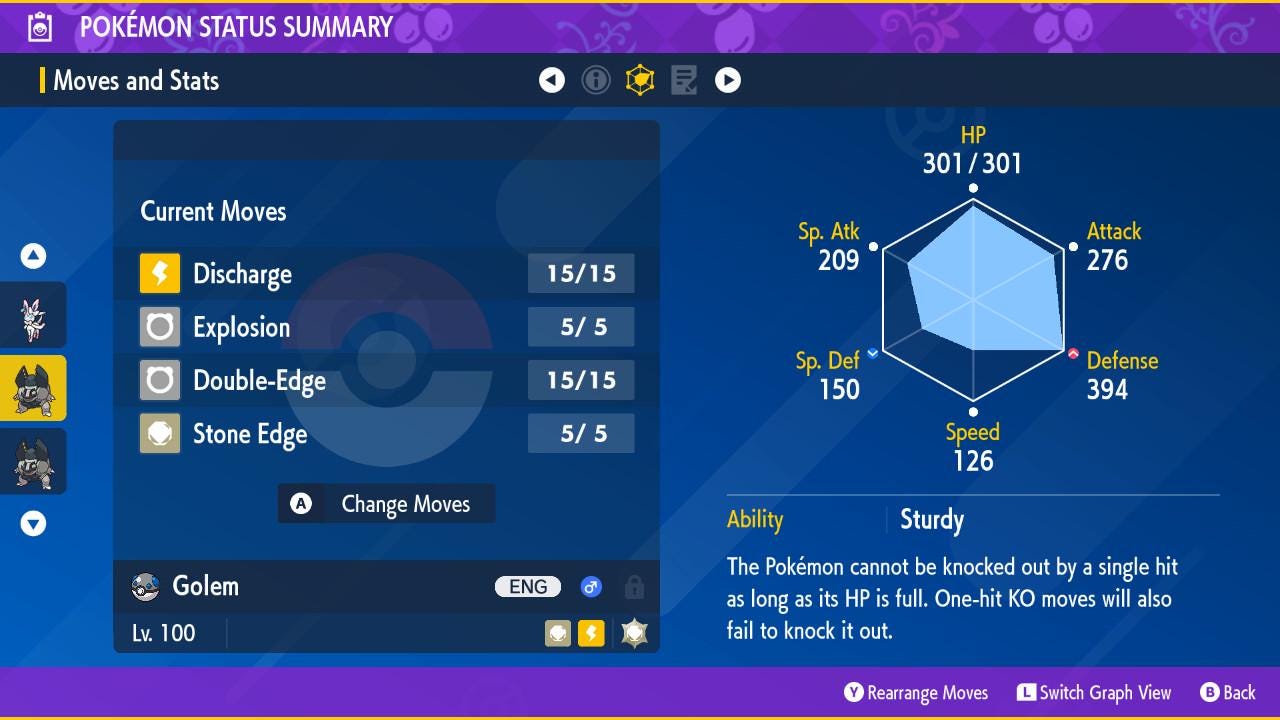Go to the next summary page arrow

(x=728, y=80)
